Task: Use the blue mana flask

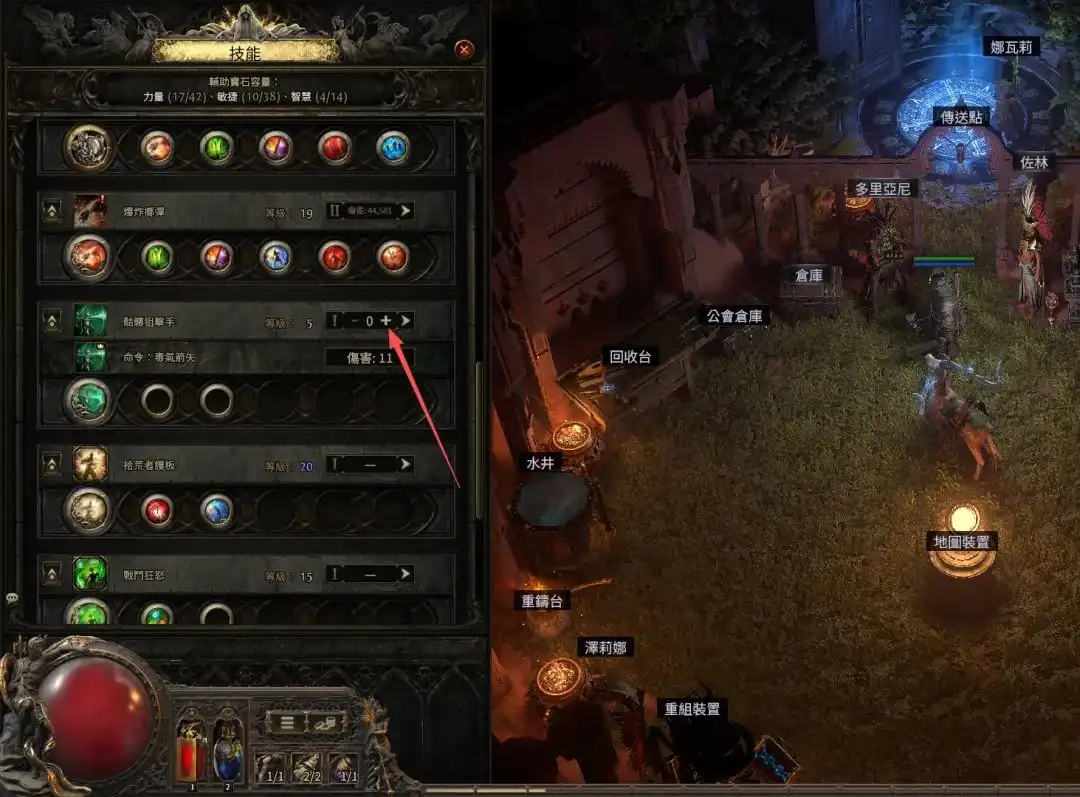Action: 226,745
